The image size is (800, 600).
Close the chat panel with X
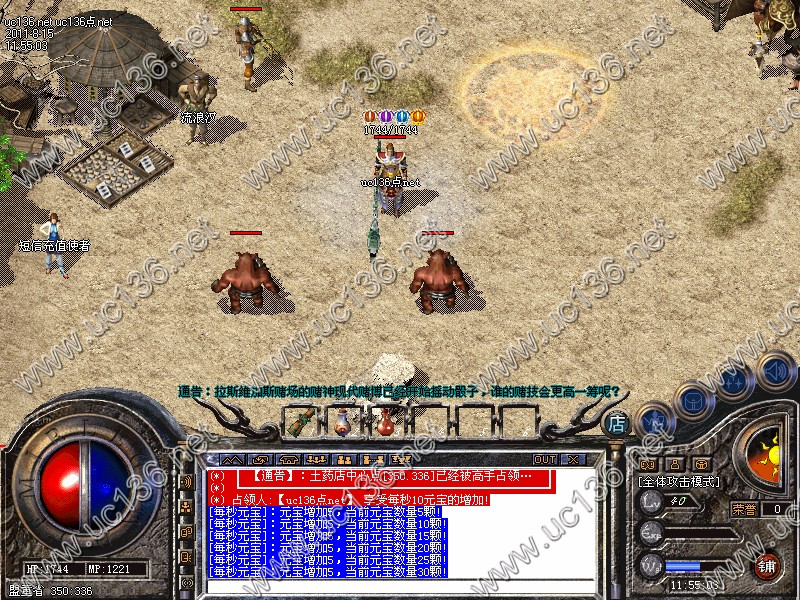point(573,459)
